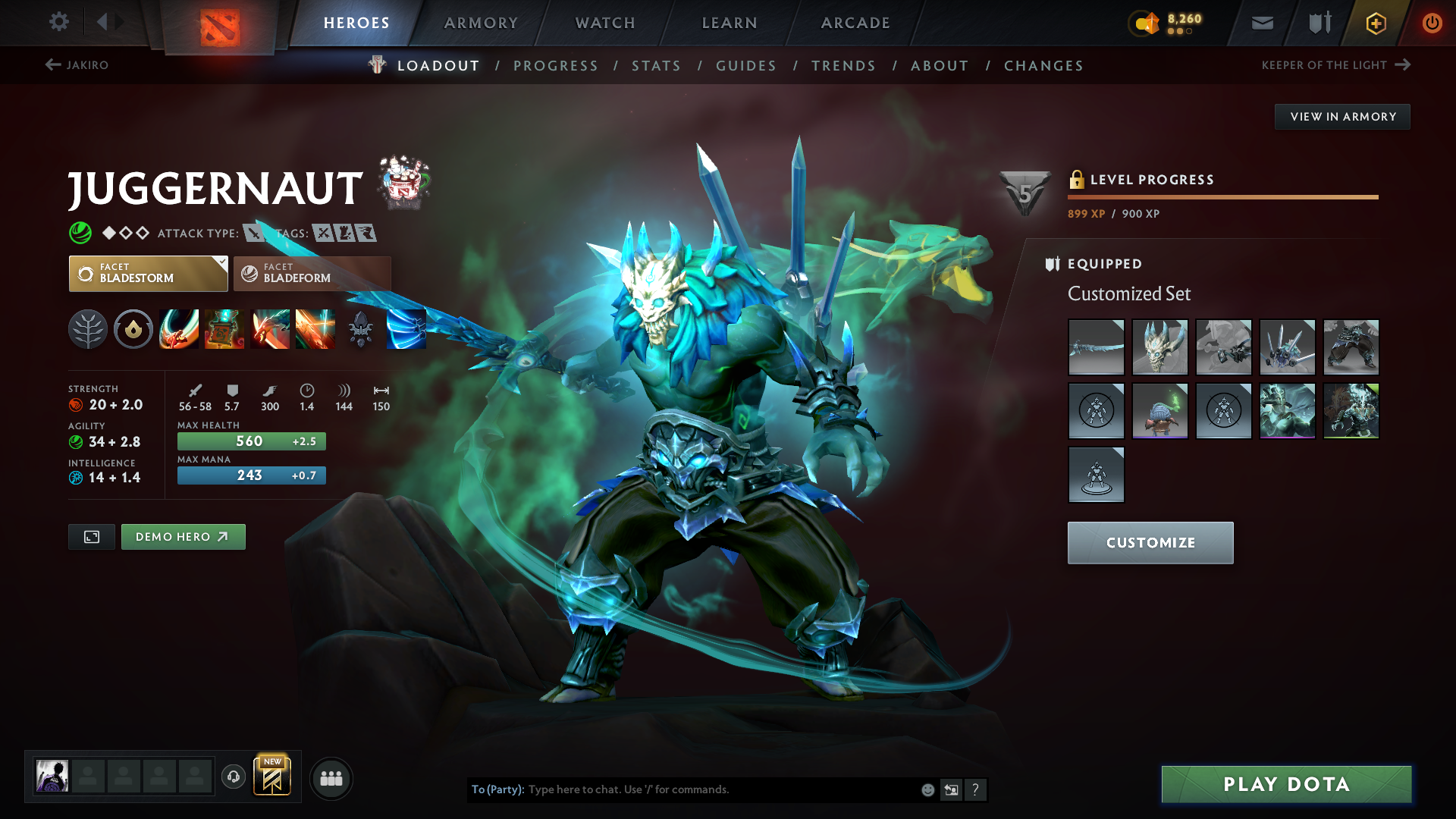
Task: Open the GUIDES tab
Action: coord(746,65)
